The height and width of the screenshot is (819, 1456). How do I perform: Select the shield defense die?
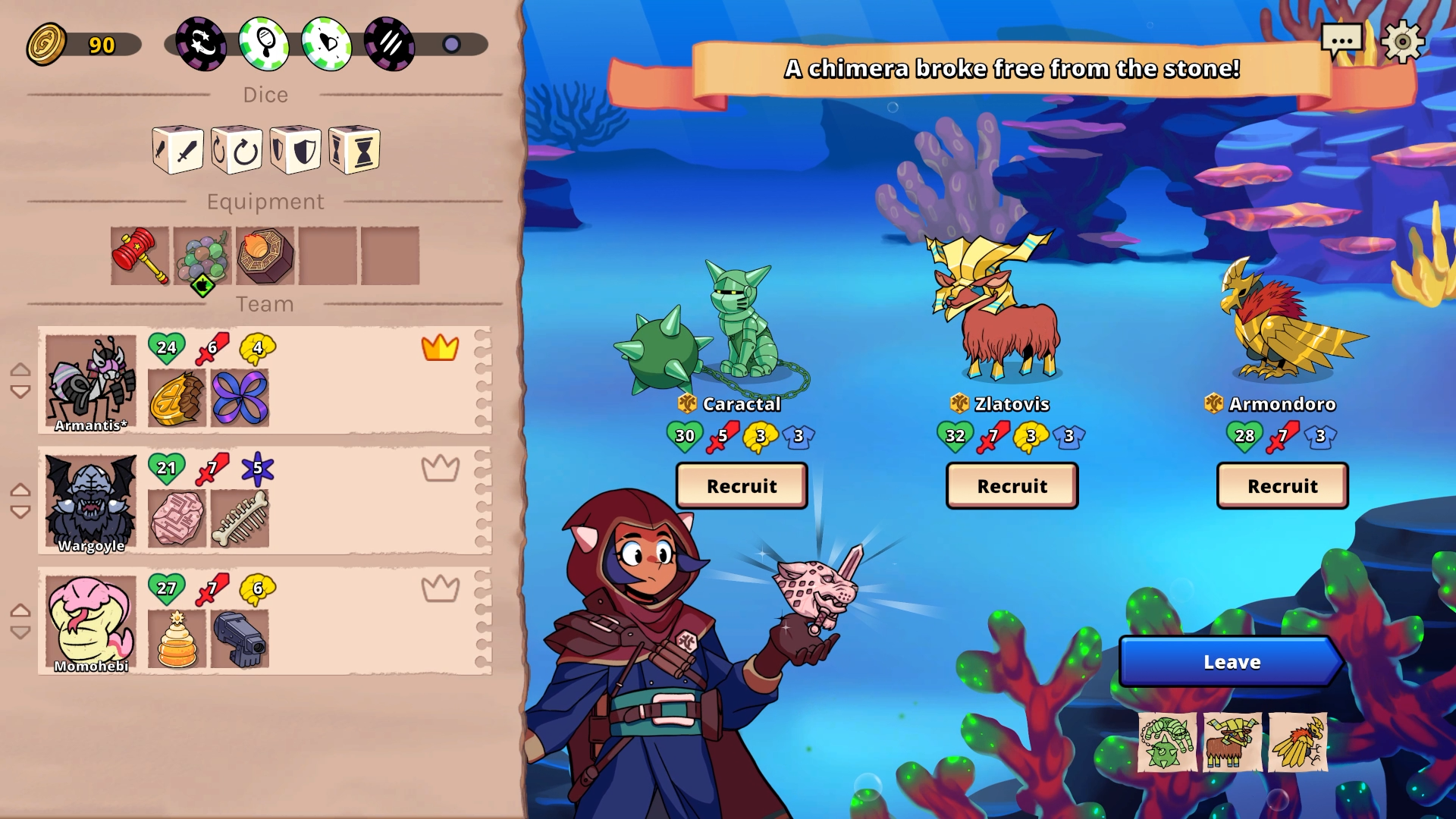(x=295, y=149)
